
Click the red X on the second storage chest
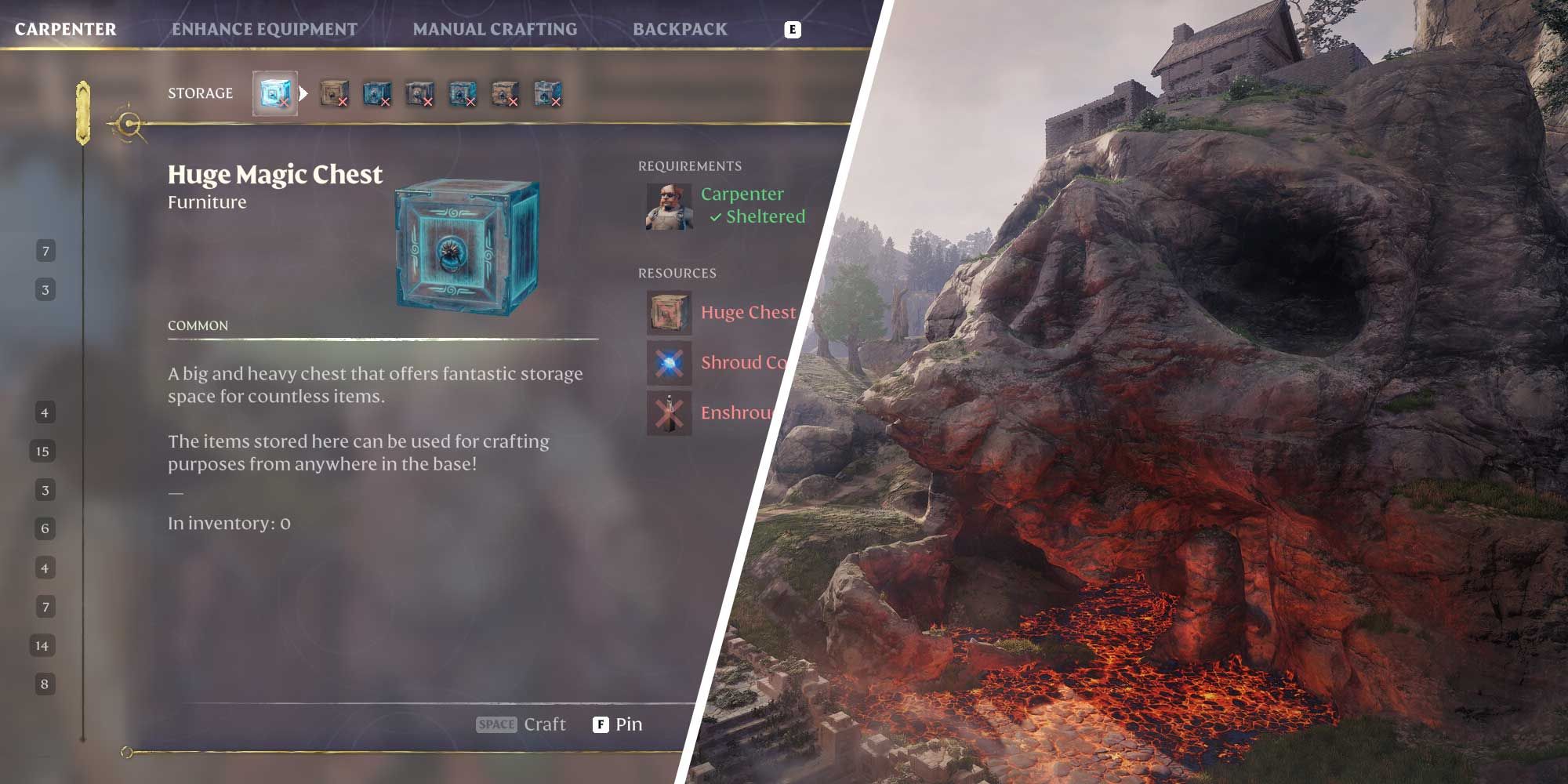(343, 103)
